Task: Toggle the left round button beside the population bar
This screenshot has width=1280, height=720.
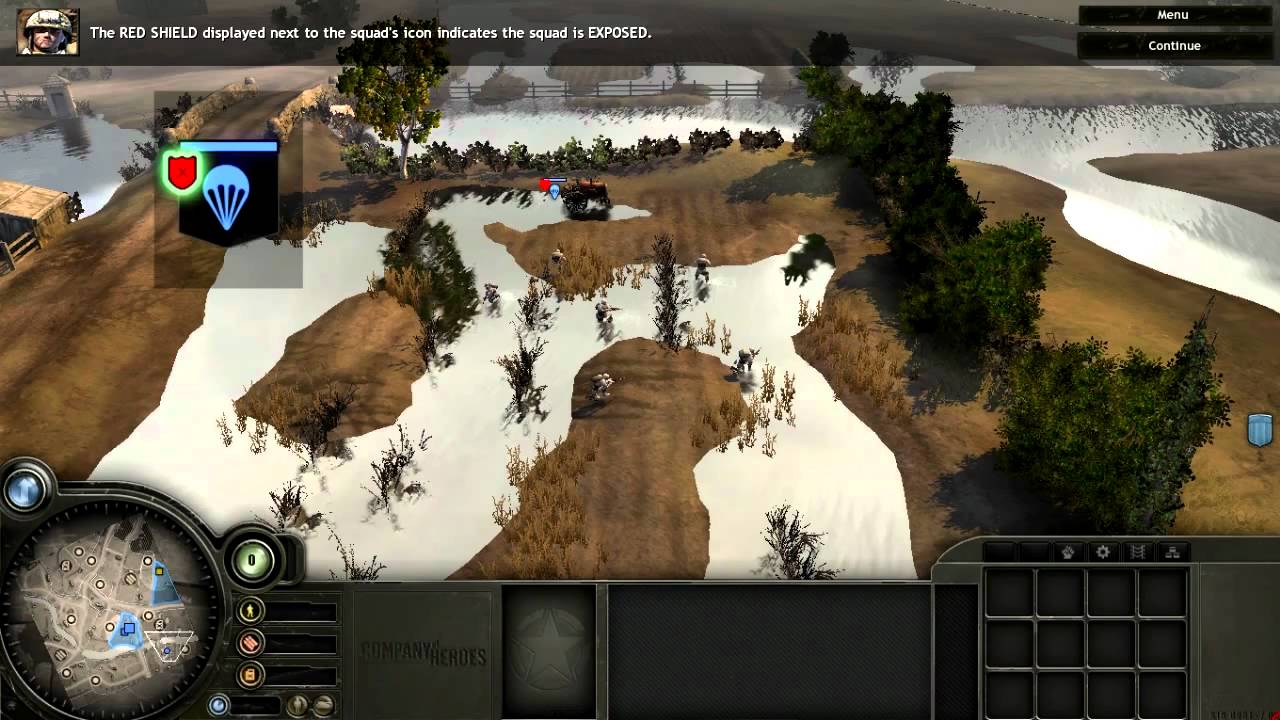Action: pyautogui.click(x=297, y=704)
